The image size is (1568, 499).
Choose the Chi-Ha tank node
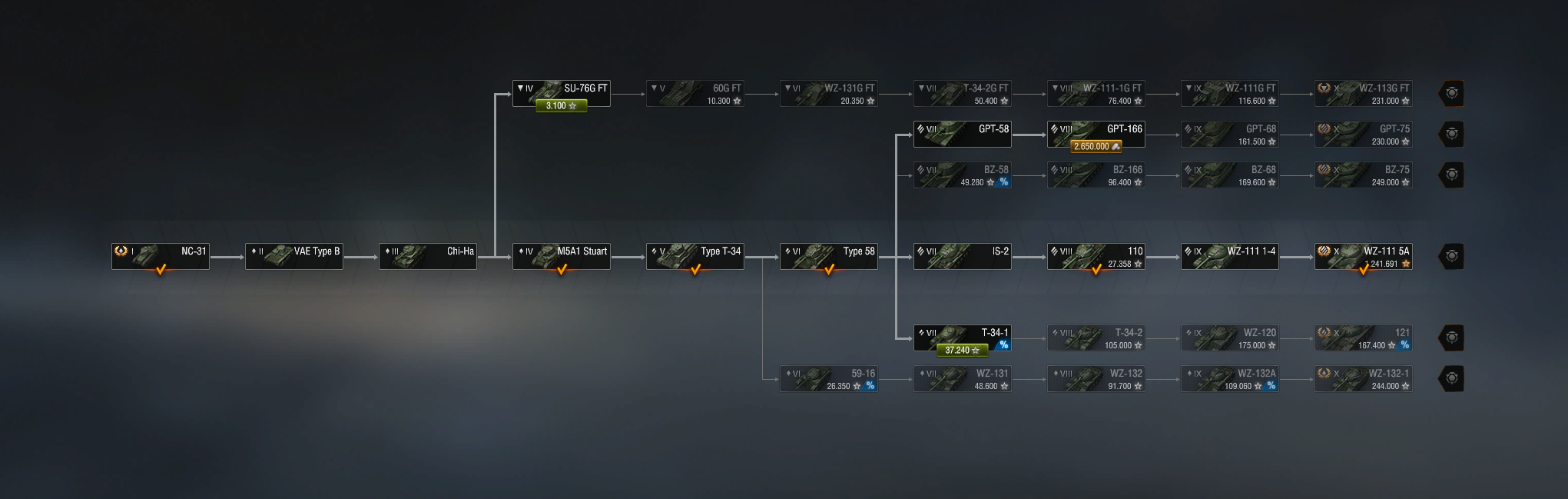click(x=427, y=256)
